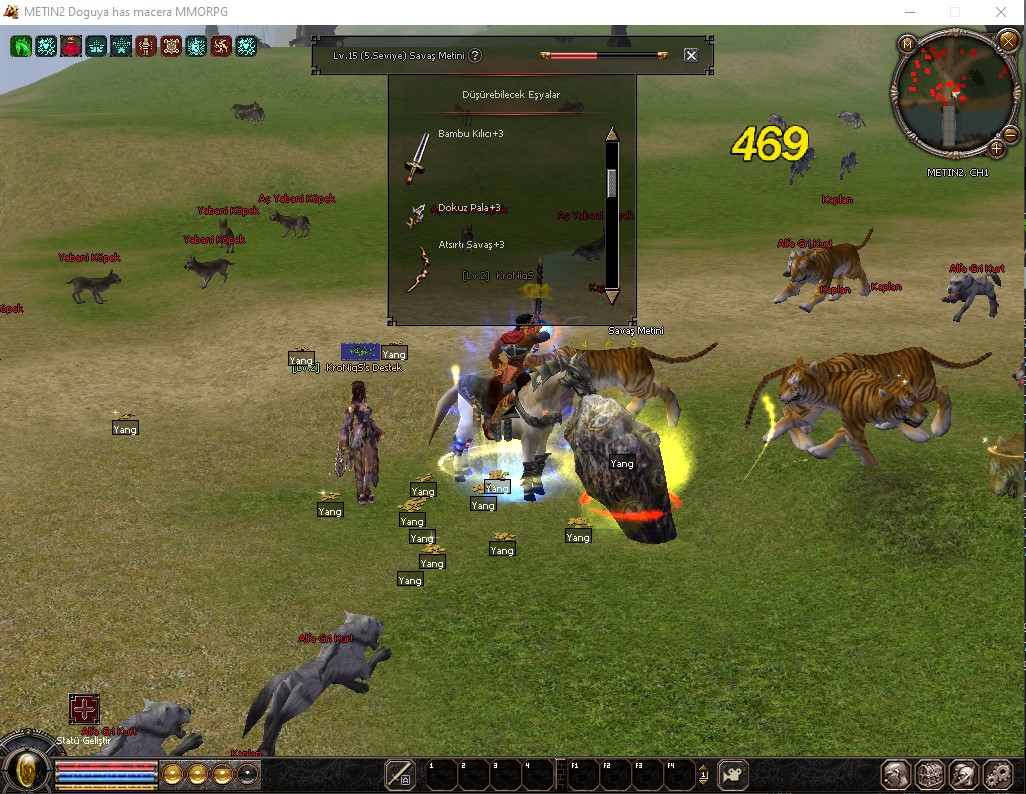Zoom out the minimap with the minus button

pyautogui.click(x=1011, y=135)
